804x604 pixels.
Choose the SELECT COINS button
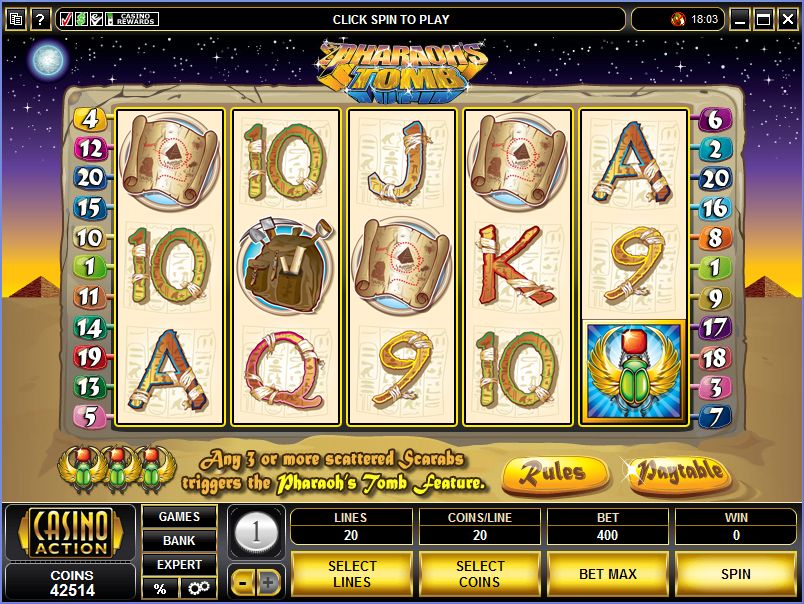(479, 574)
